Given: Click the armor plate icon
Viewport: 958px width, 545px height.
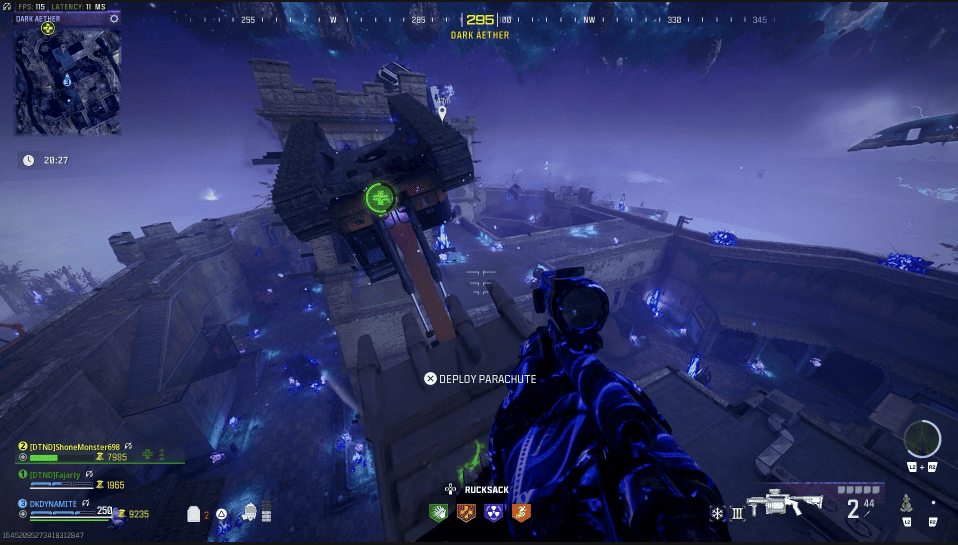Looking at the screenshot, I should pos(194,513).
